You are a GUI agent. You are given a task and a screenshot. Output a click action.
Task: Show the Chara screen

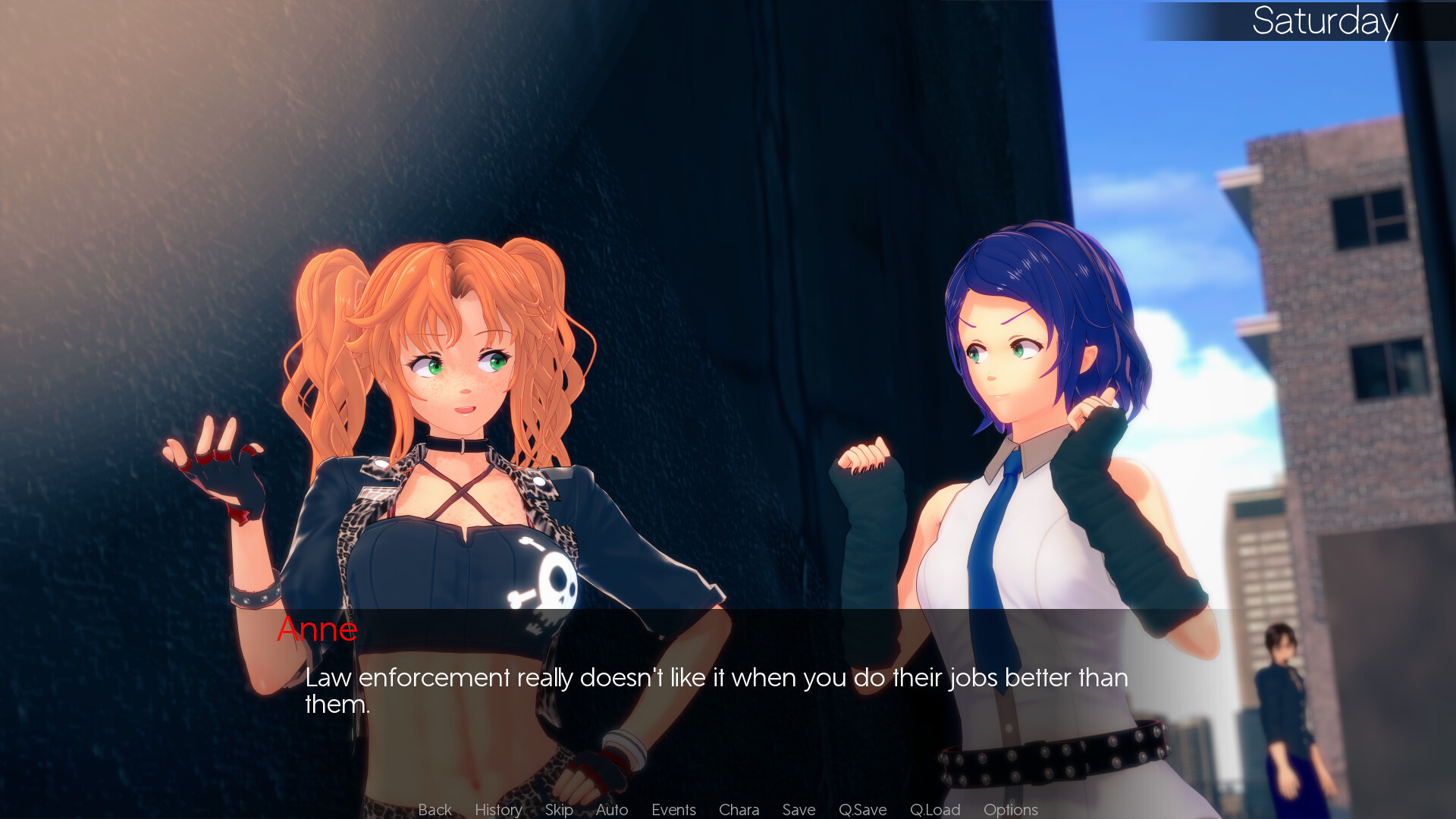coord(739,810)
